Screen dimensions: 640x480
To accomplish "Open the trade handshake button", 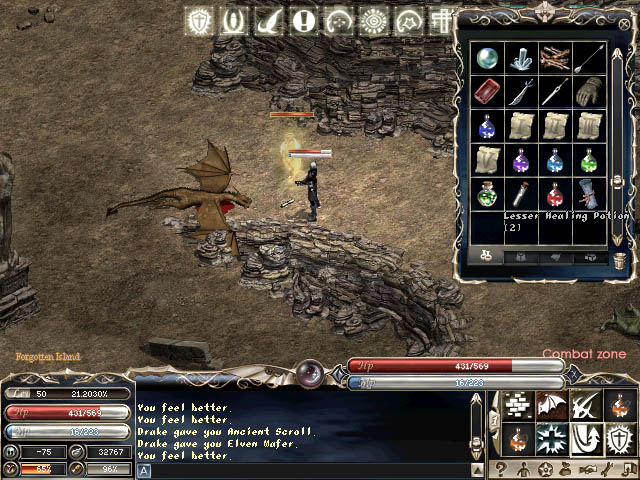I will tap(589, 469).
